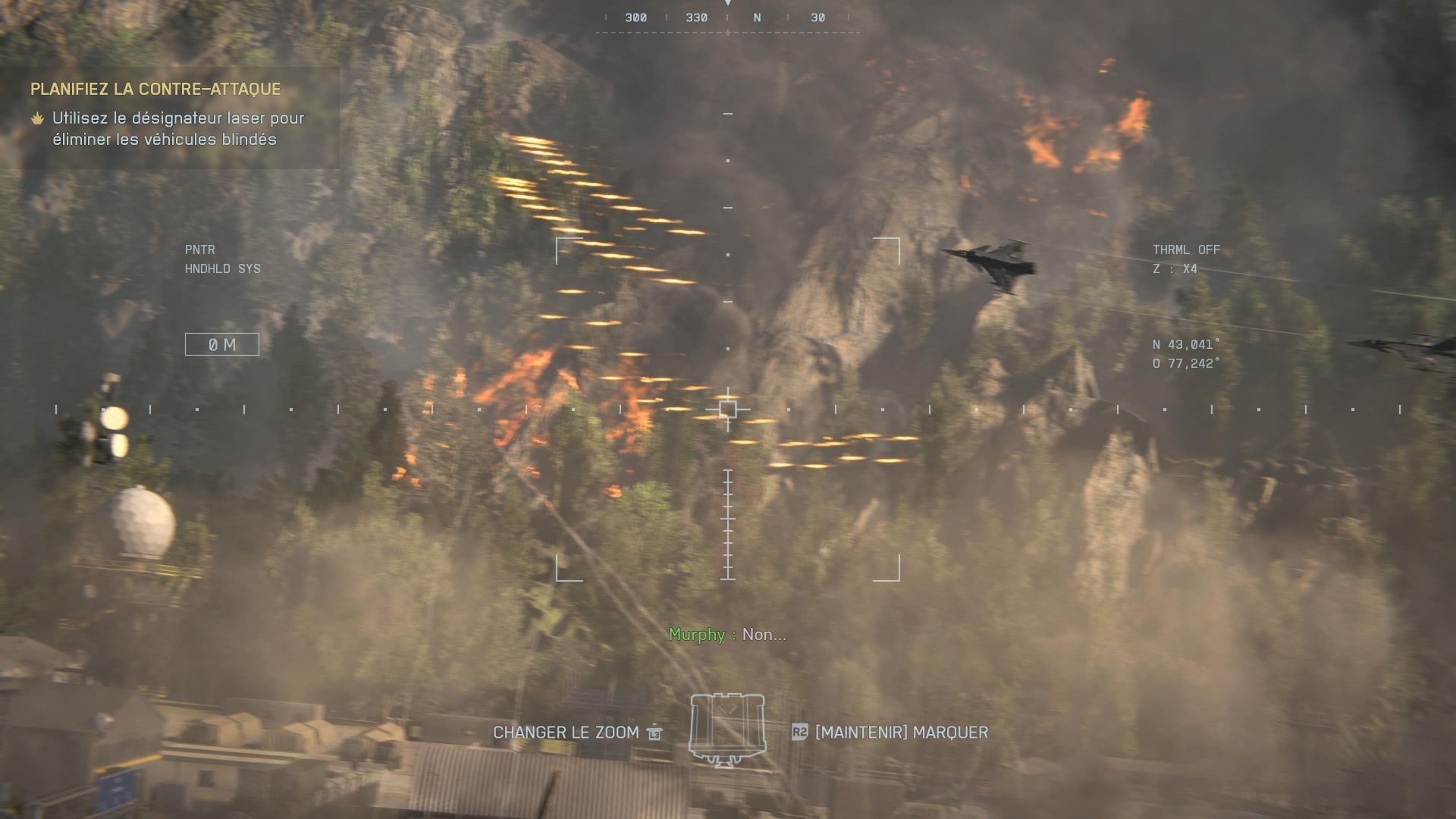Click the compass heading strip
The width and height of the screenshot is (1456, 819).
click(727, 18)
